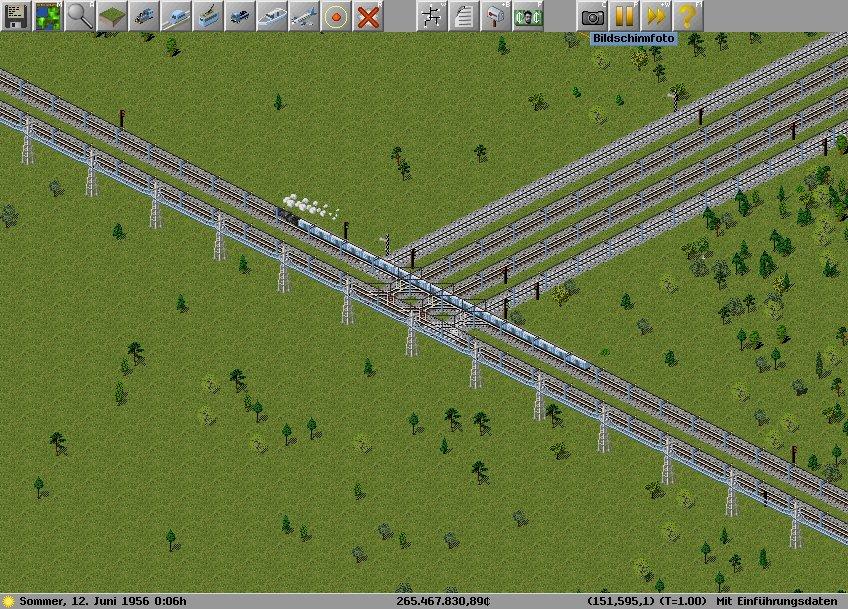Image resolution: width=848 pixels, height=609 pixels.
Task: Open help with the question mark
Action: click(687, 16)
